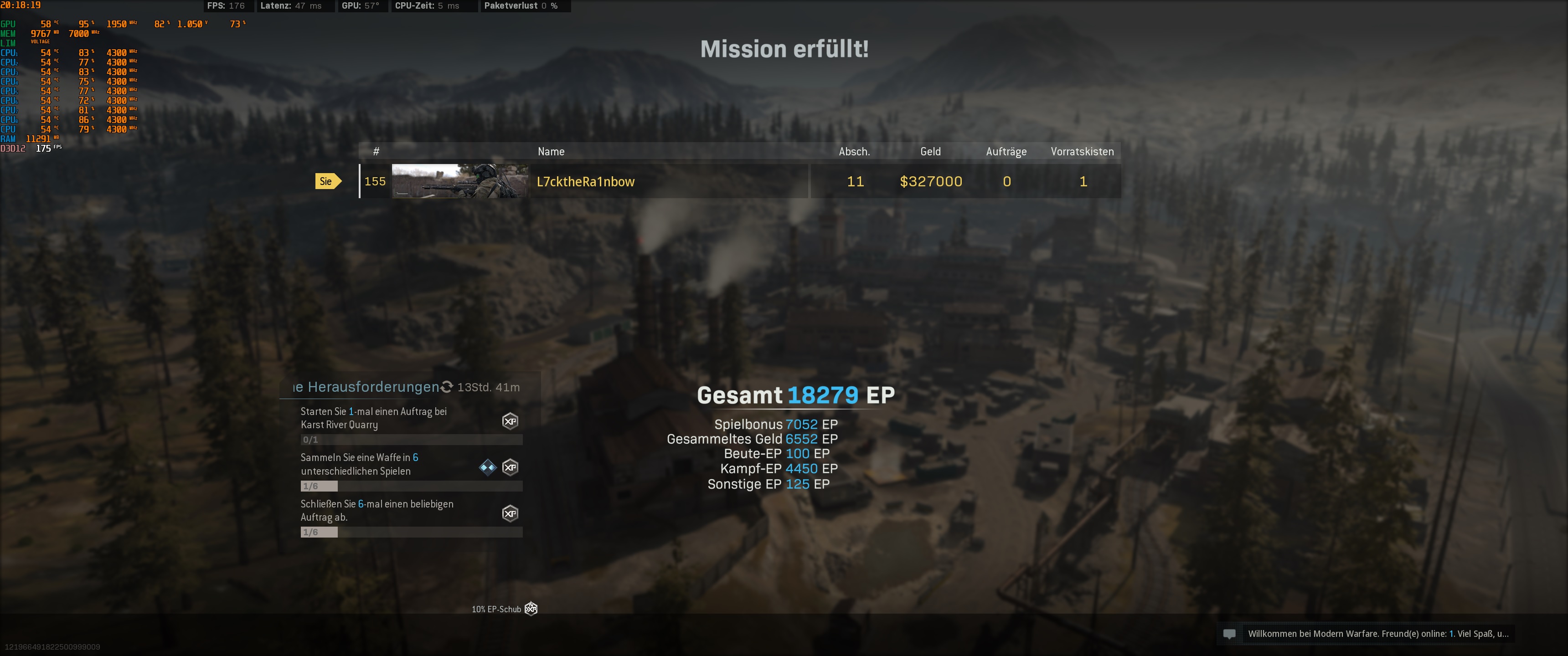Click the chat message bubble icon
The width and height of the screenshot is (1568, 656).
click(x=1230, y=634)
